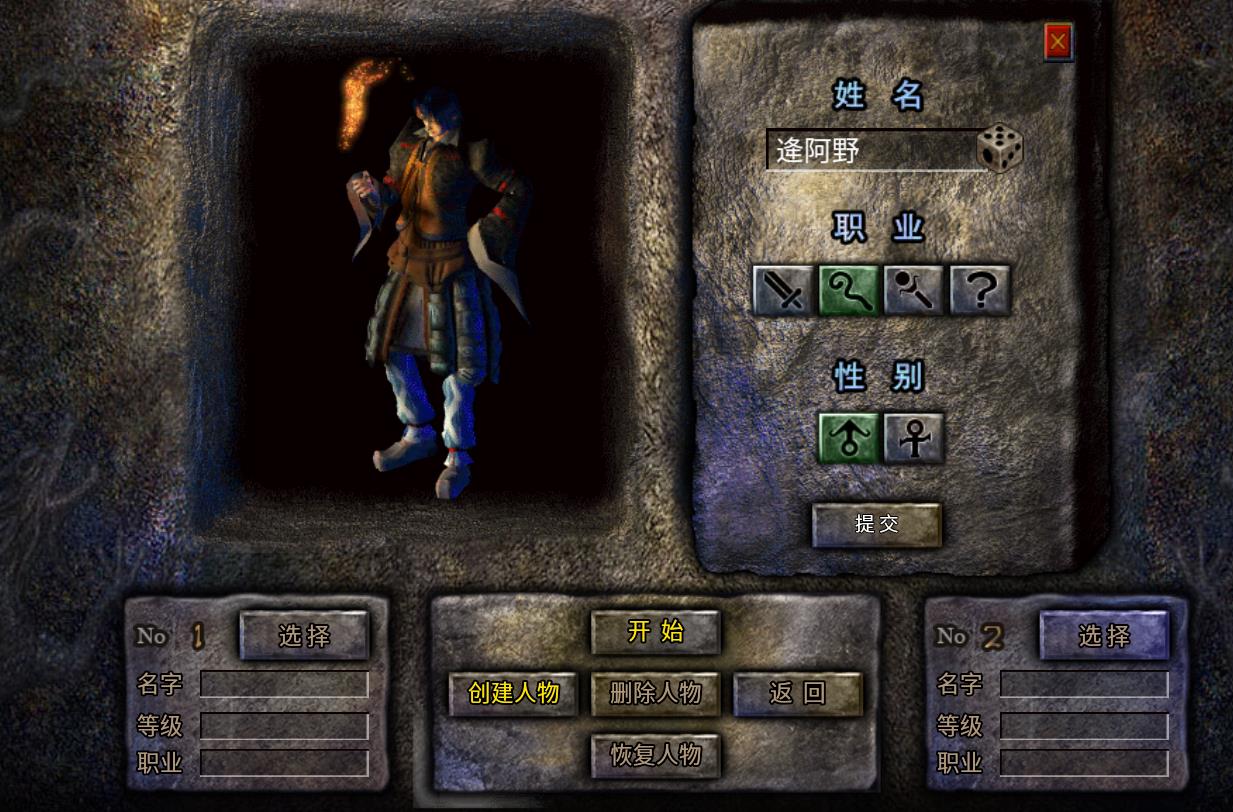
Task: Delete a character with 删除人物
Action: 656,693
